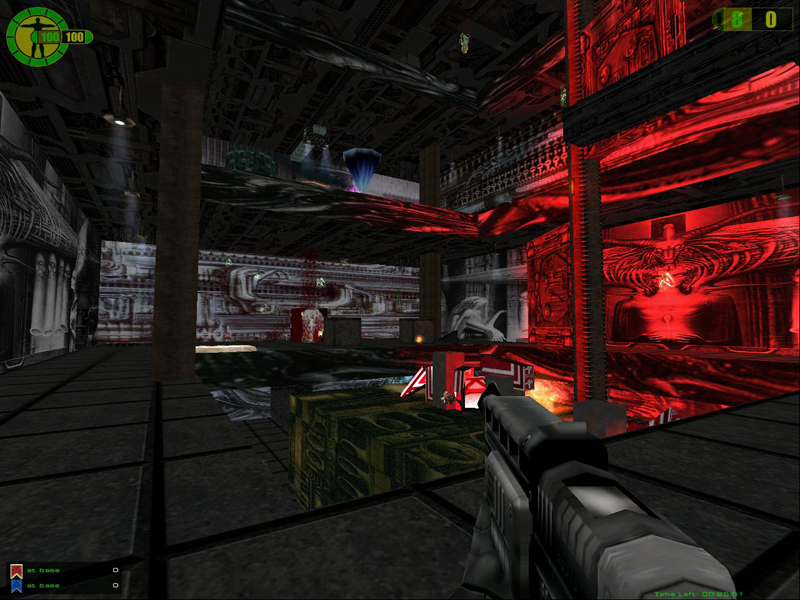800x600 pixels.
Task: Select the player body status icon
Action: pyautogui.click(x=38, y=36)
